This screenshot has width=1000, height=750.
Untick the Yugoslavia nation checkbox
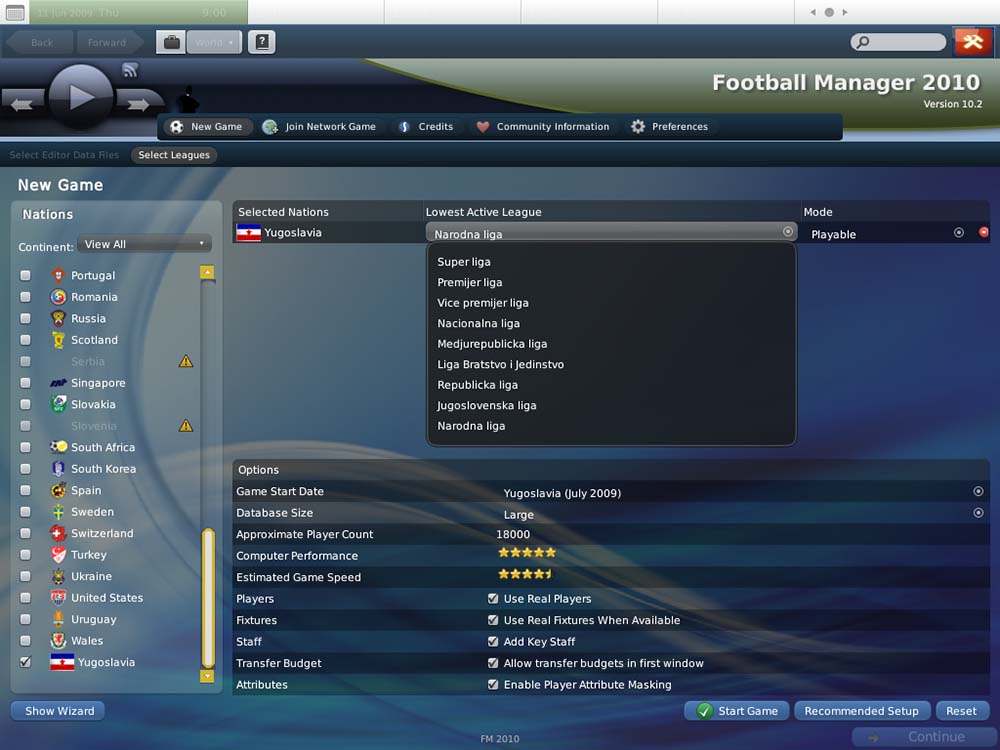26,662
